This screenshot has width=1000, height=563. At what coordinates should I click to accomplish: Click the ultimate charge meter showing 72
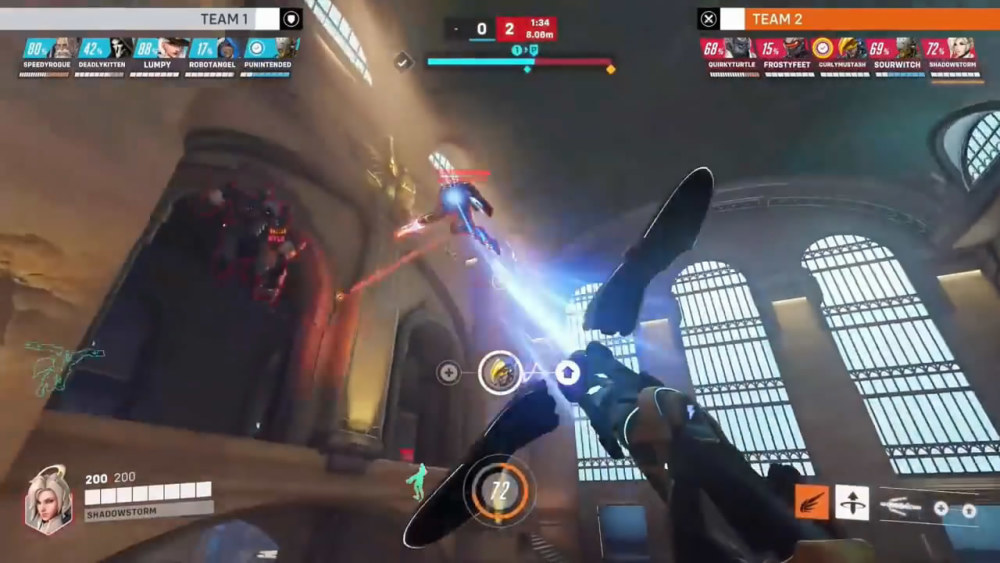point(499,490)
